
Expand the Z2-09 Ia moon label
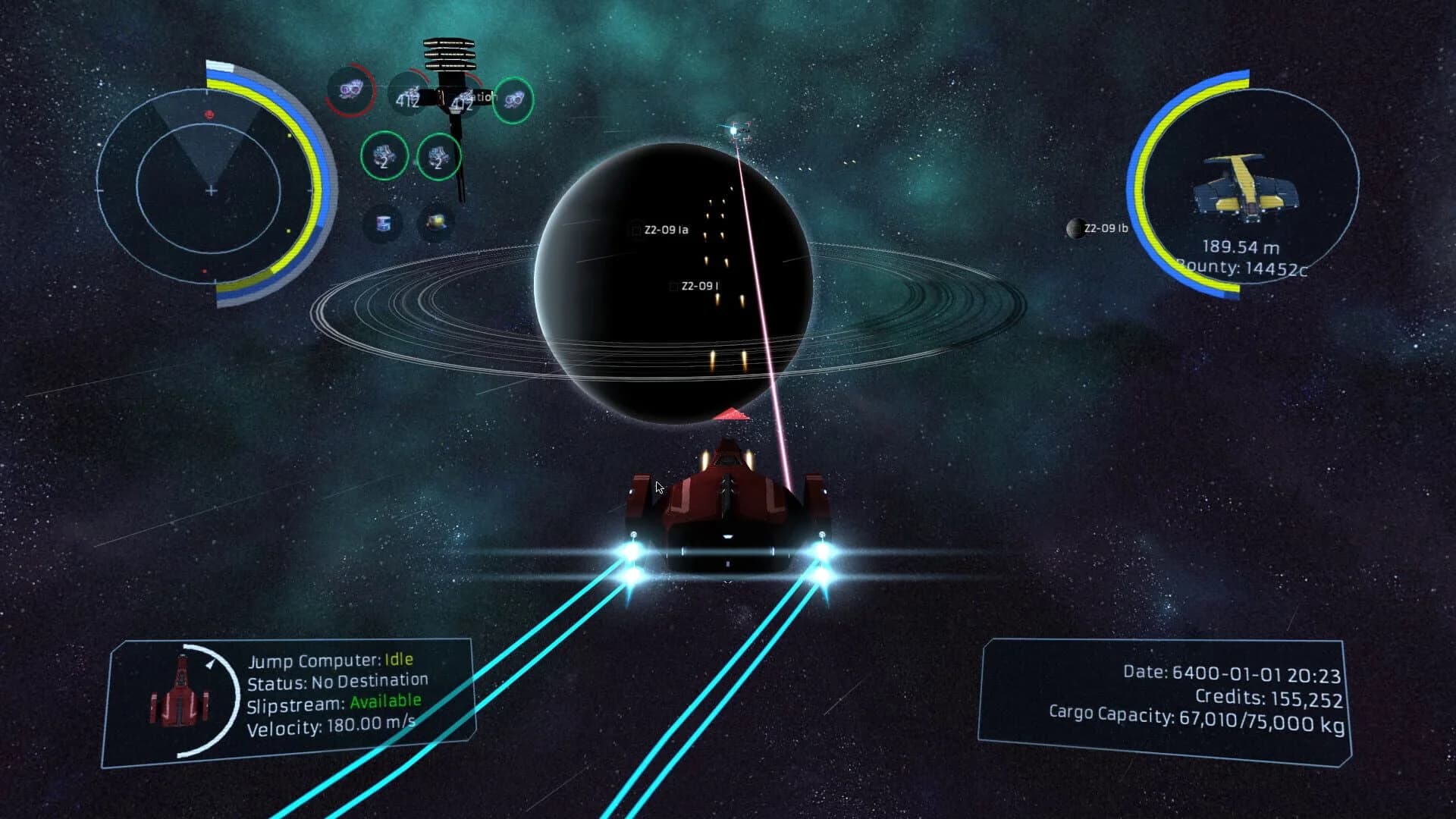667,228
